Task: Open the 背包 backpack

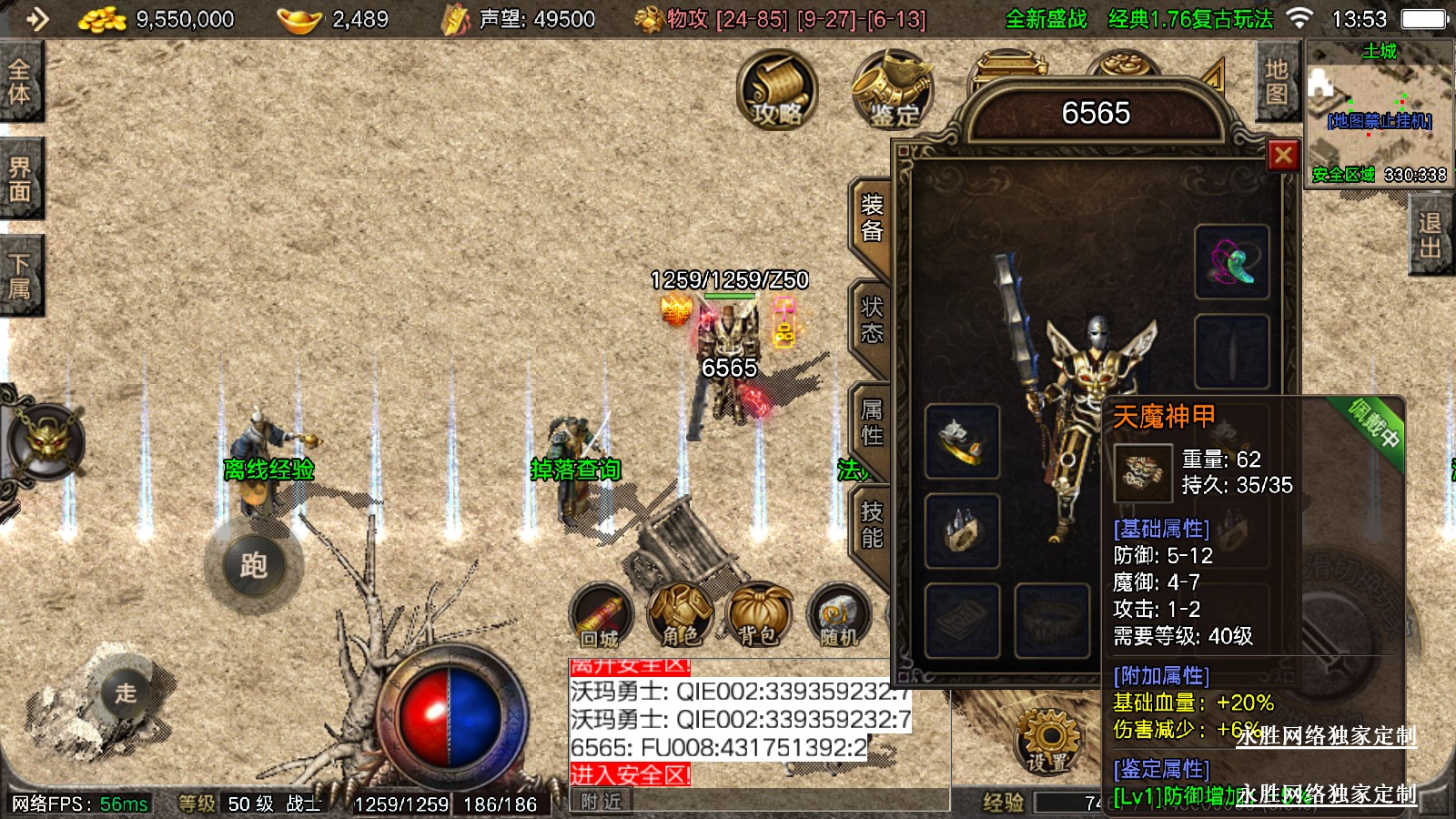Action: point(758,616)
